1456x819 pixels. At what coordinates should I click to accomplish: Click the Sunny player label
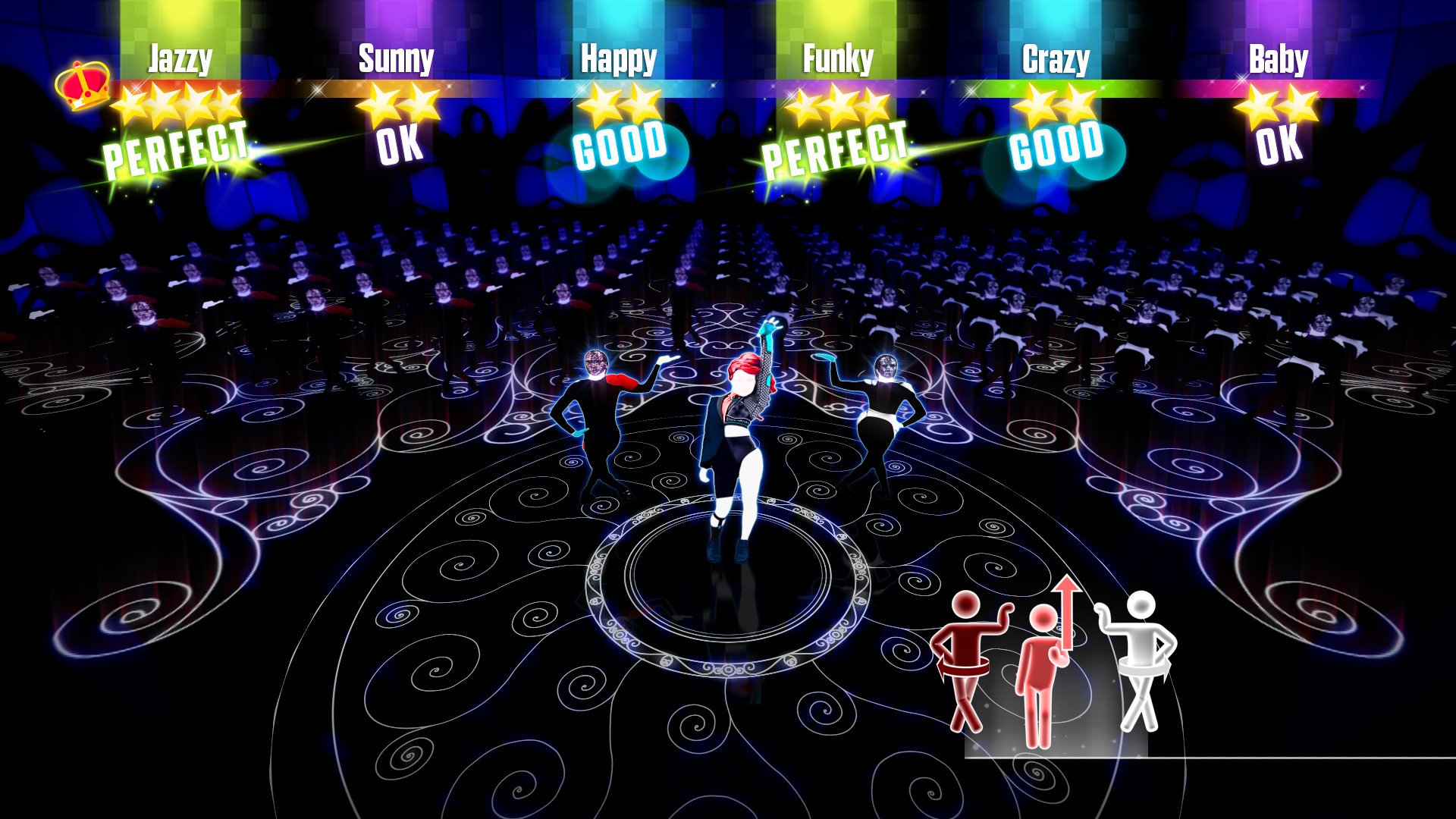(x=396, y=58)
